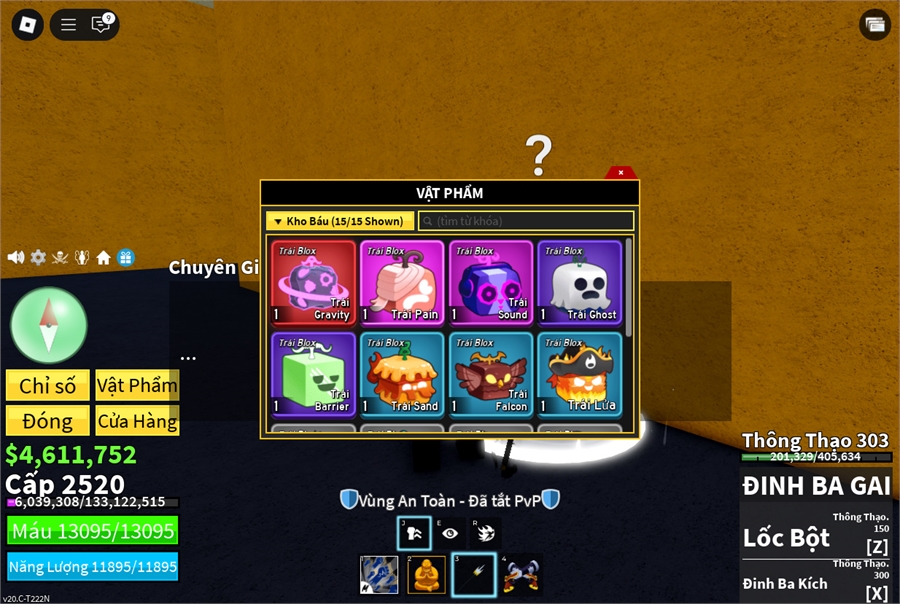Pick the Ghost fruit slot
Screen dimensions: 900x604
click(x=579, y=283)
